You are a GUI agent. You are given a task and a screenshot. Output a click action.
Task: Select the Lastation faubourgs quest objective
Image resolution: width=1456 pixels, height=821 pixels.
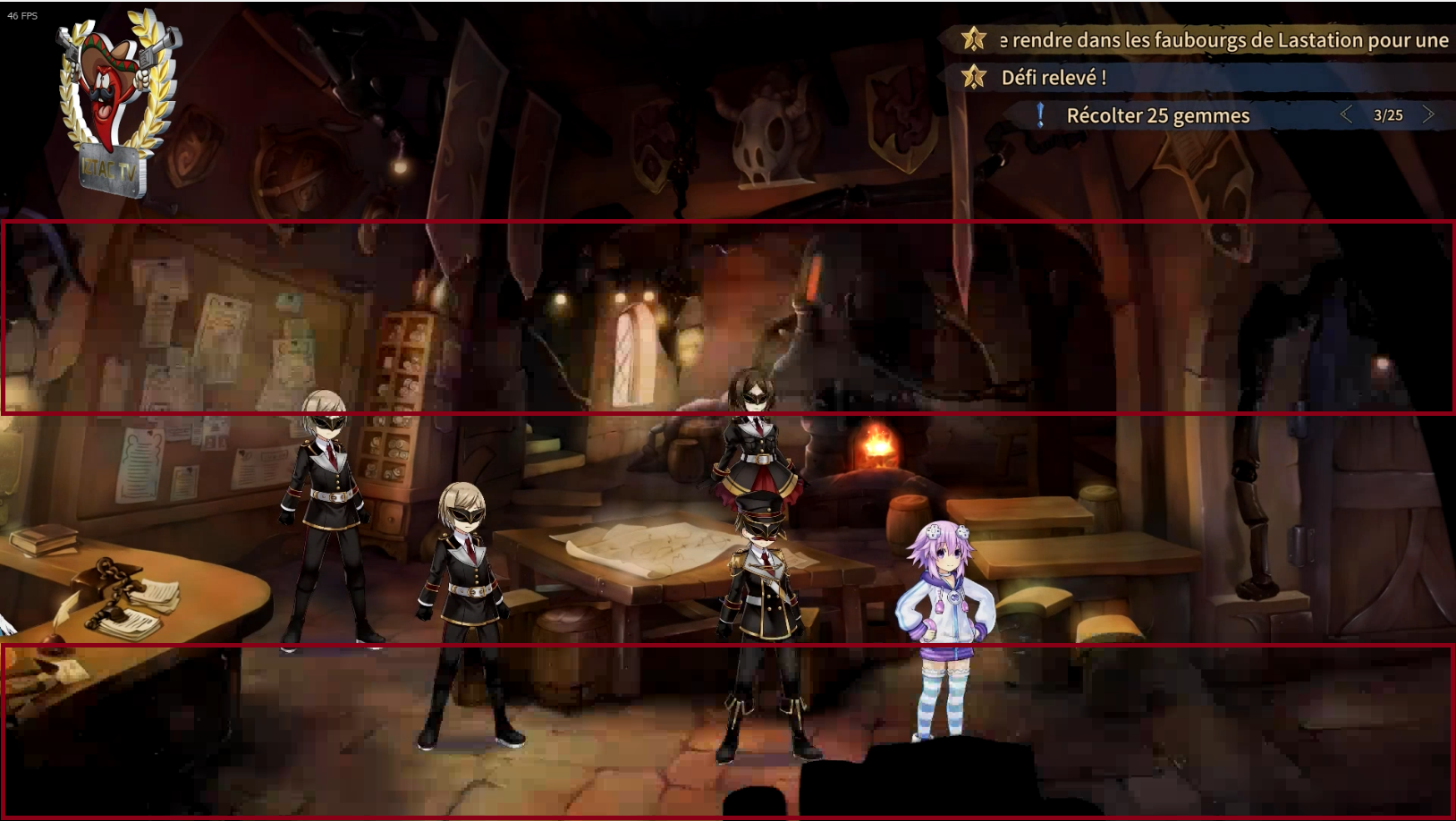point(1223,40)
